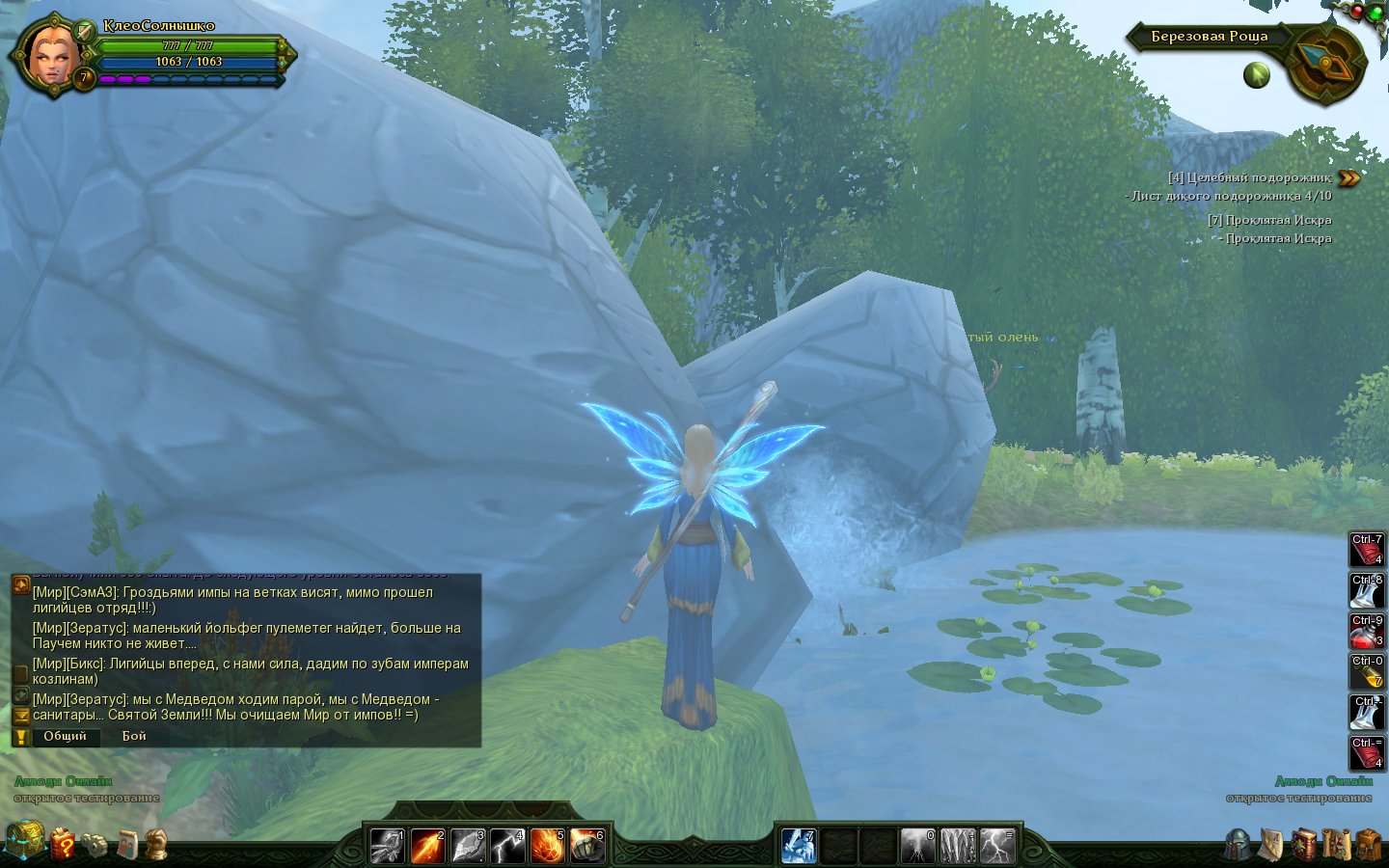Cast the lightning bolt spell in slot 4
The width and height of the screenshot is (1389, 868).
[x=506, y=846]
